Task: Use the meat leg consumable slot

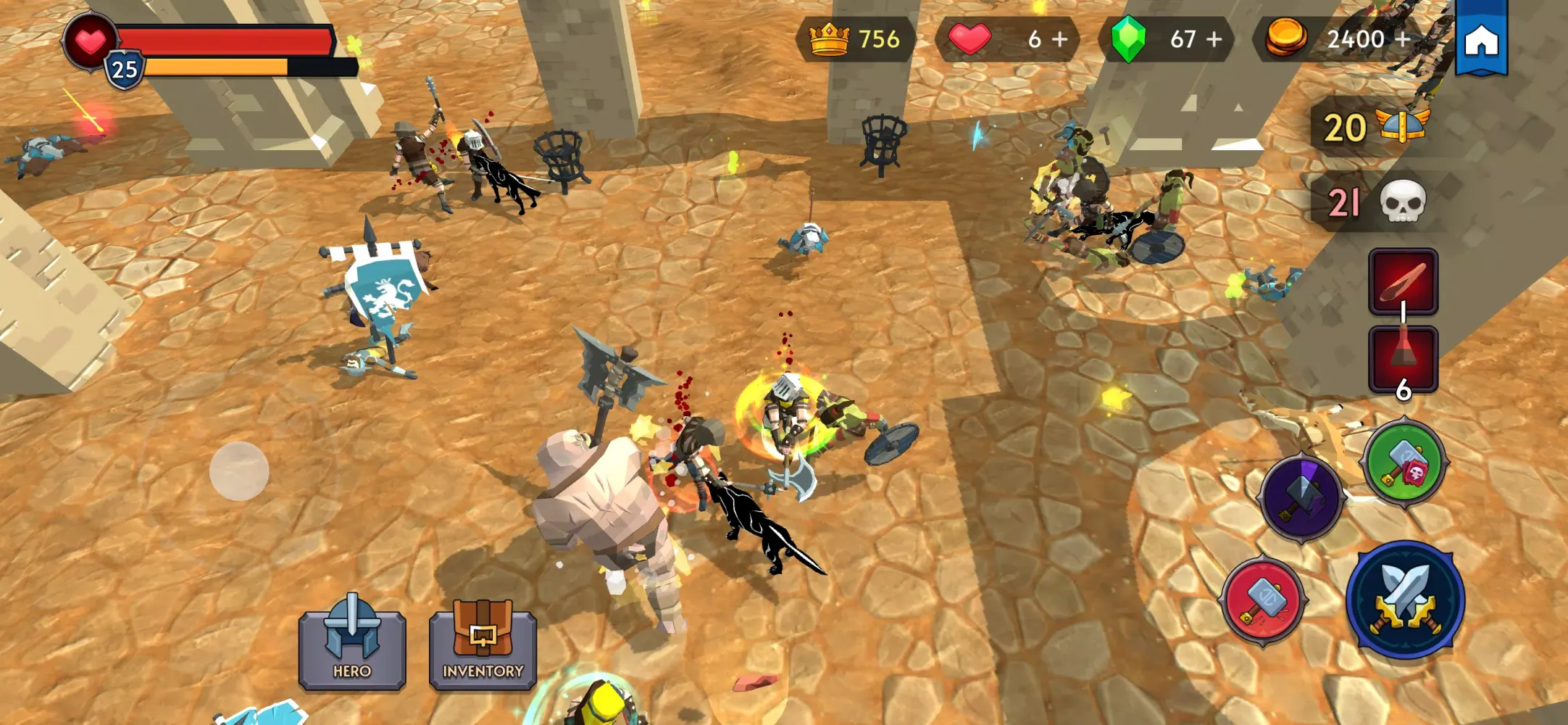Action: pos(1403,281)
